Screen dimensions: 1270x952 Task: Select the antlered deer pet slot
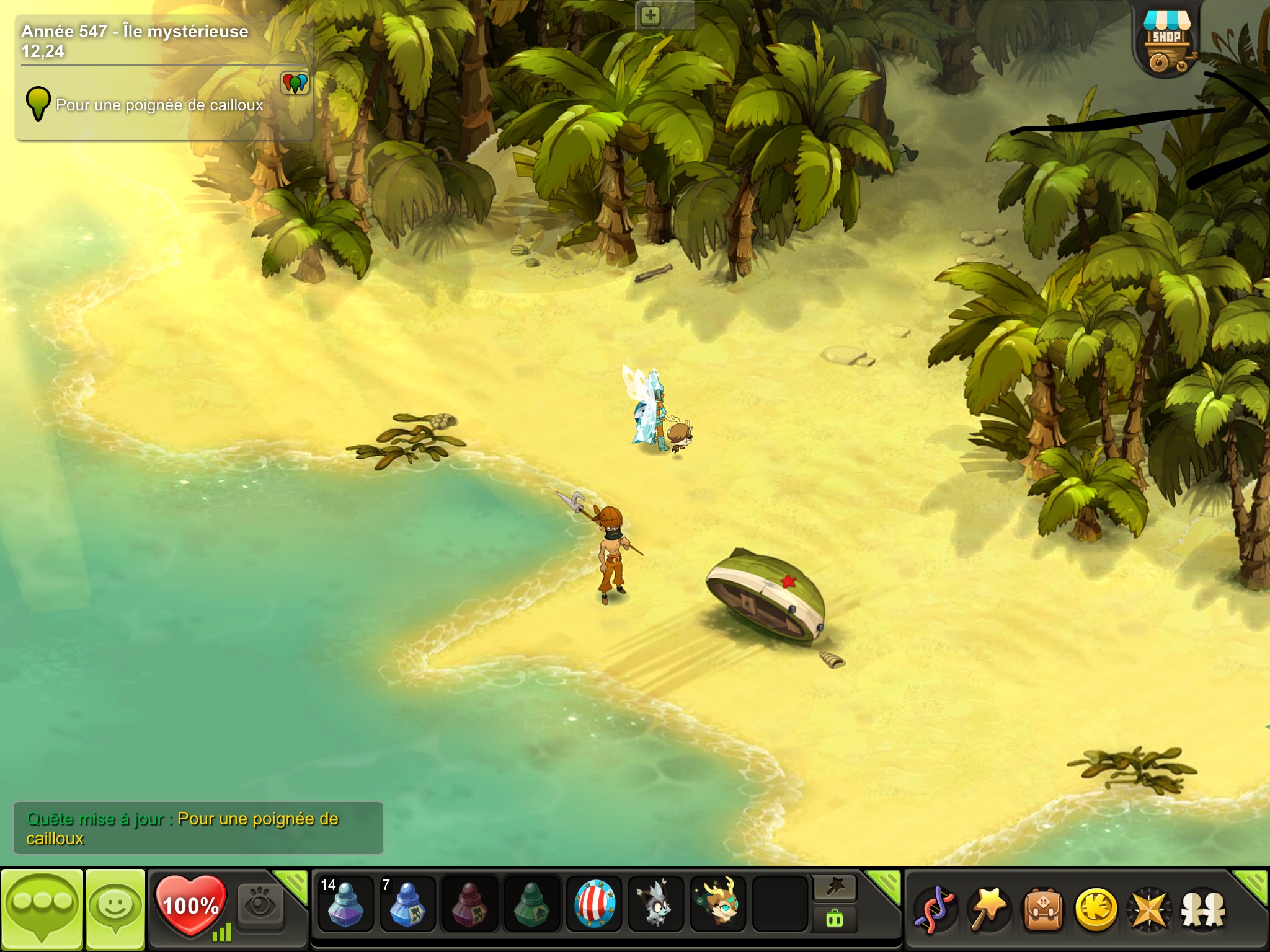717,904
